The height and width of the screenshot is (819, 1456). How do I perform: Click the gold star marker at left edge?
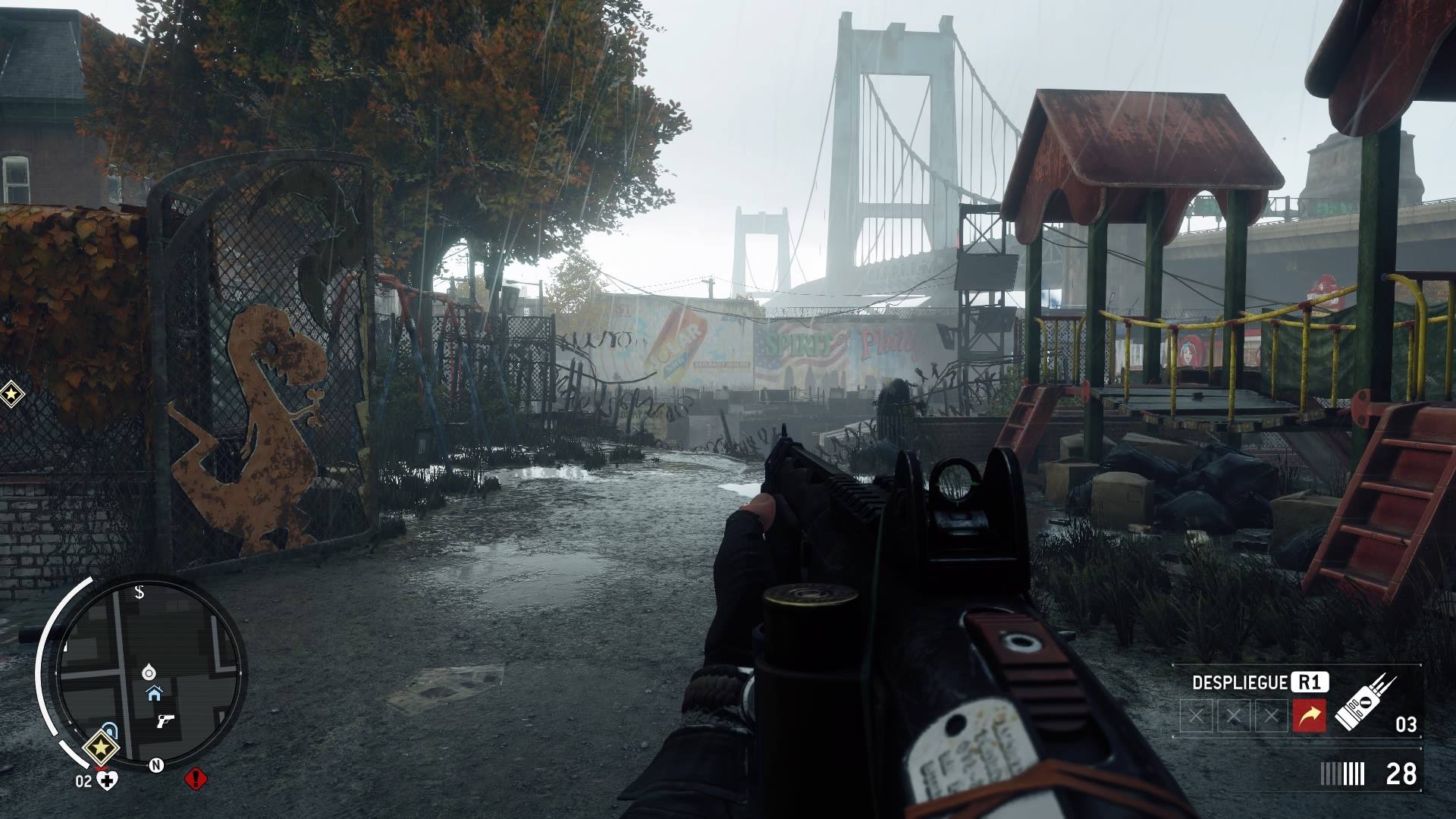11,394
